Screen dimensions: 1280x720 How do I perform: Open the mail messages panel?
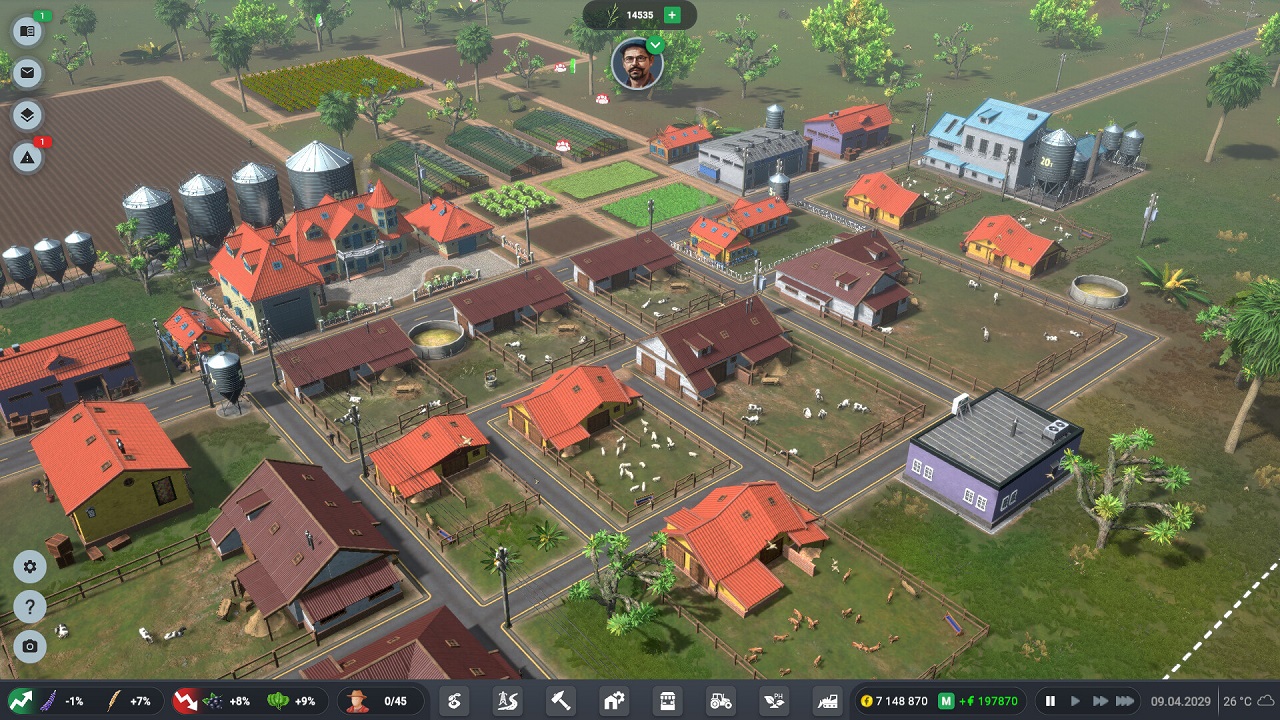(x=26, y=73)
